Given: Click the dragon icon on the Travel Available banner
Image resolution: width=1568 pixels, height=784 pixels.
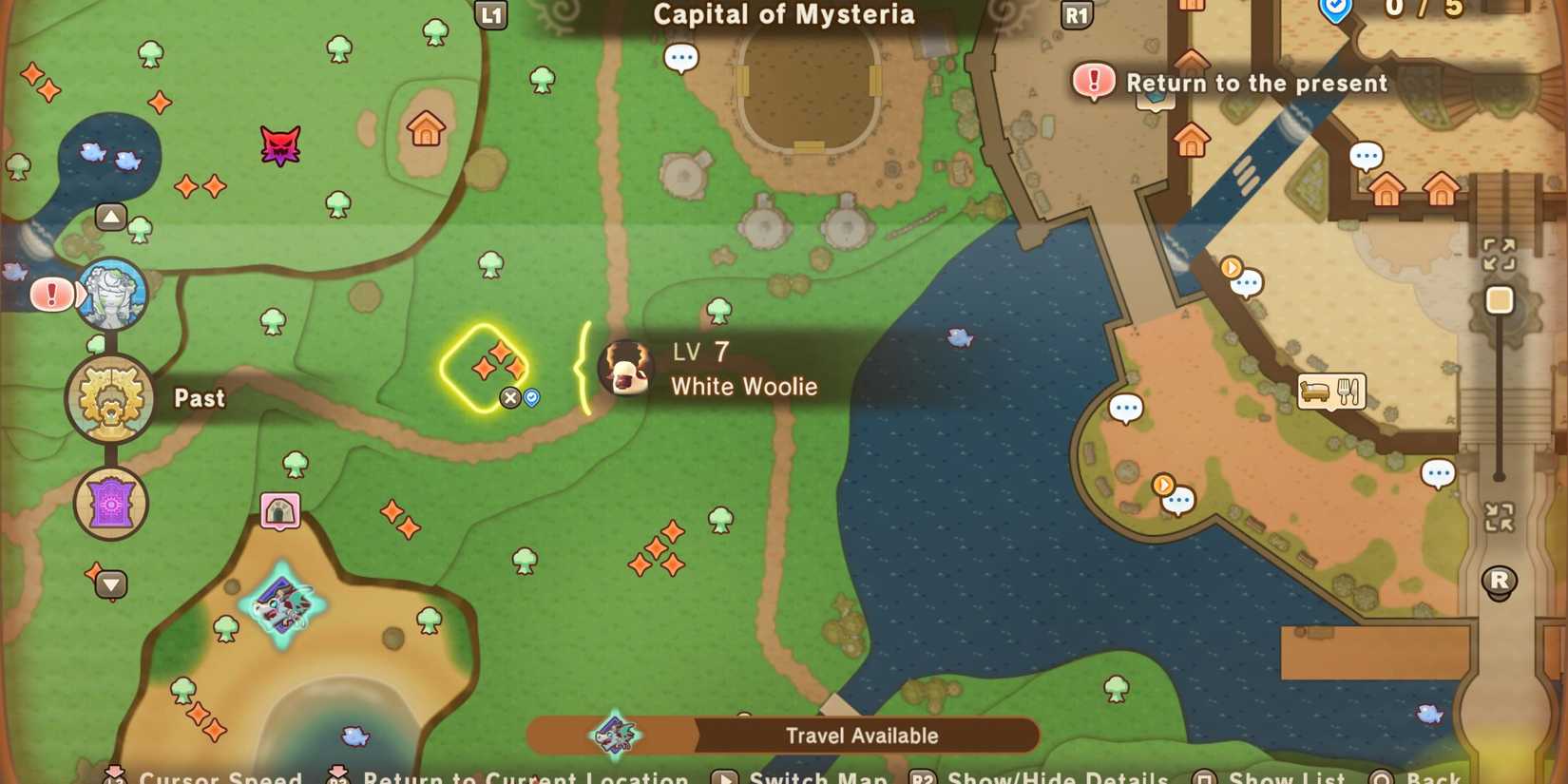Looking at the screenshot, I should click(613, 734).
